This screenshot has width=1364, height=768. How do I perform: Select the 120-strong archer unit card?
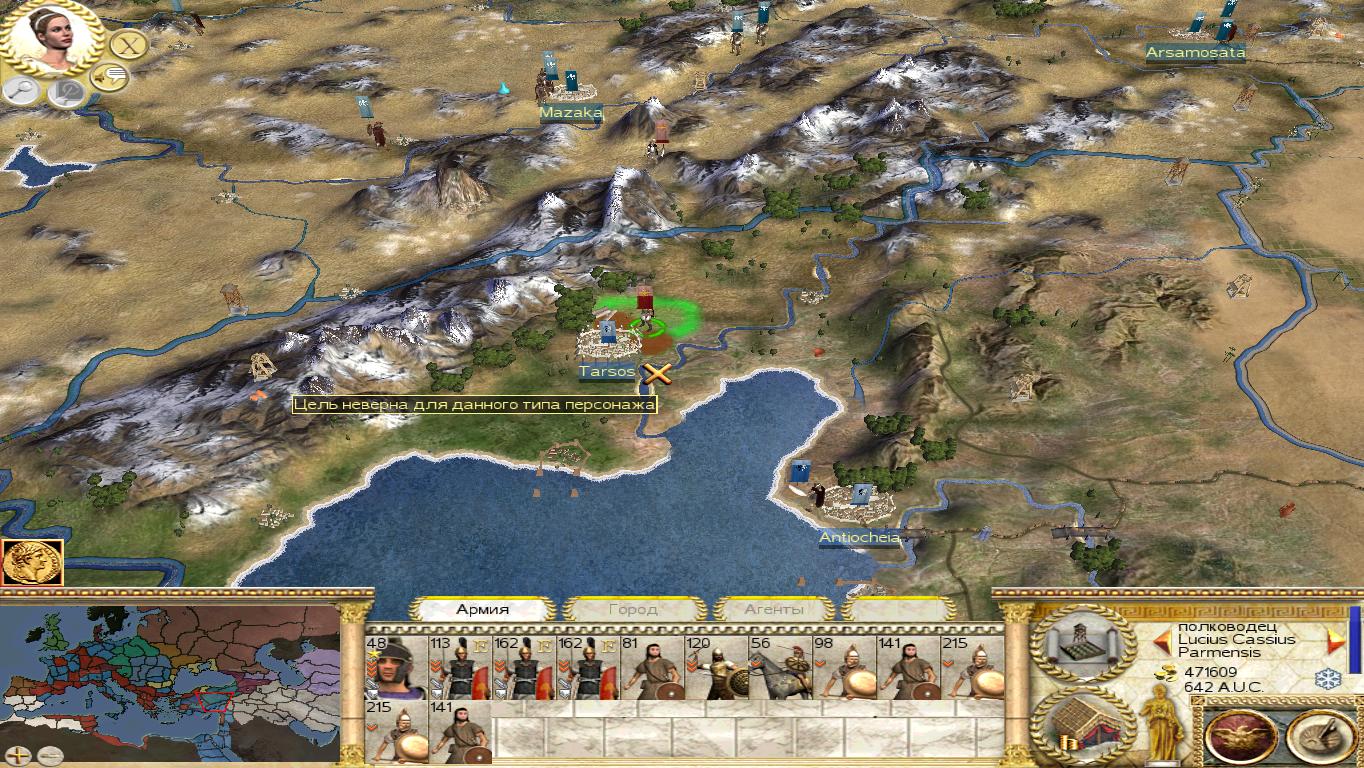(x=716, y=667)
